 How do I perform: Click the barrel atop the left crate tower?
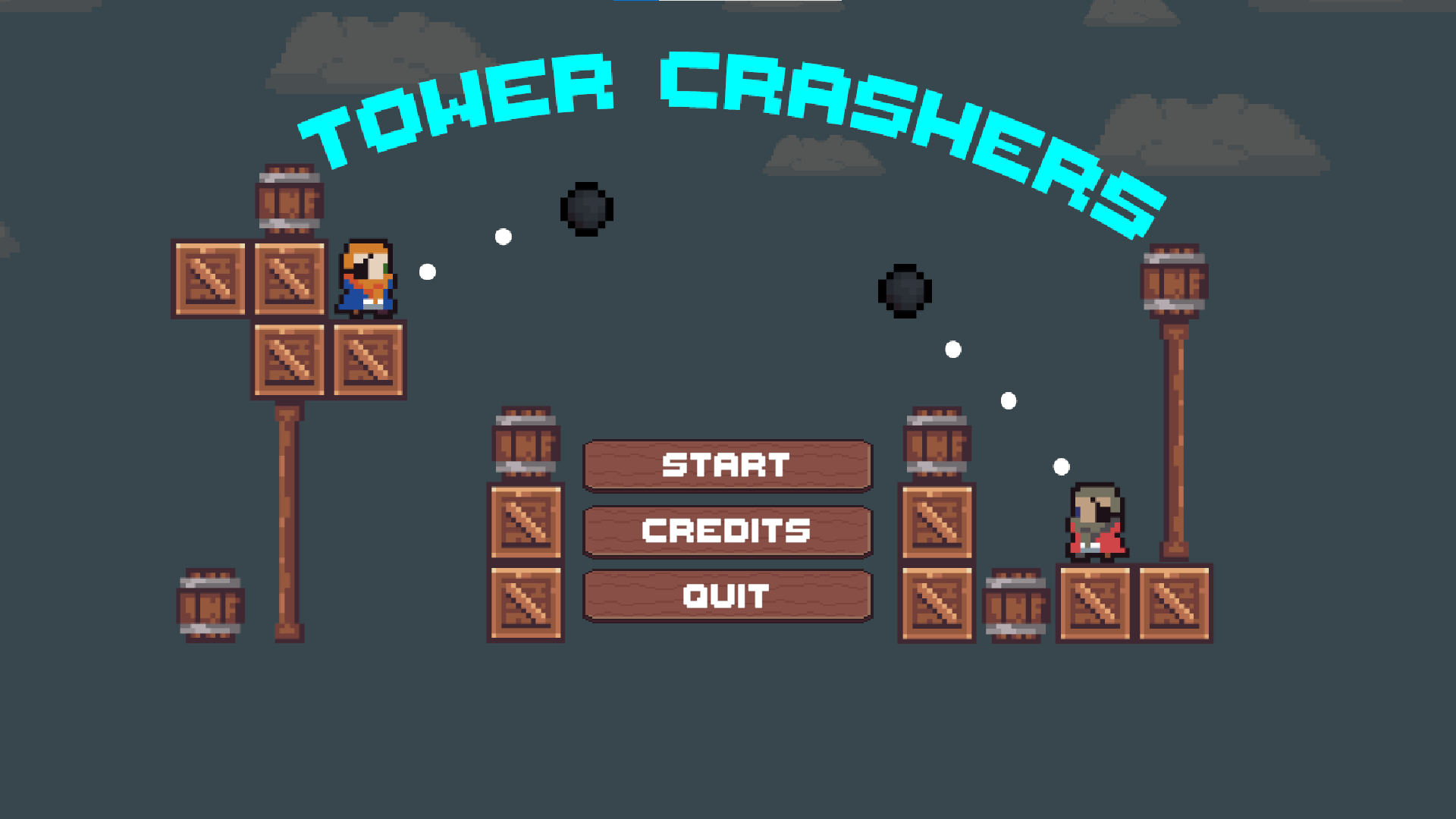pos(290,197)
